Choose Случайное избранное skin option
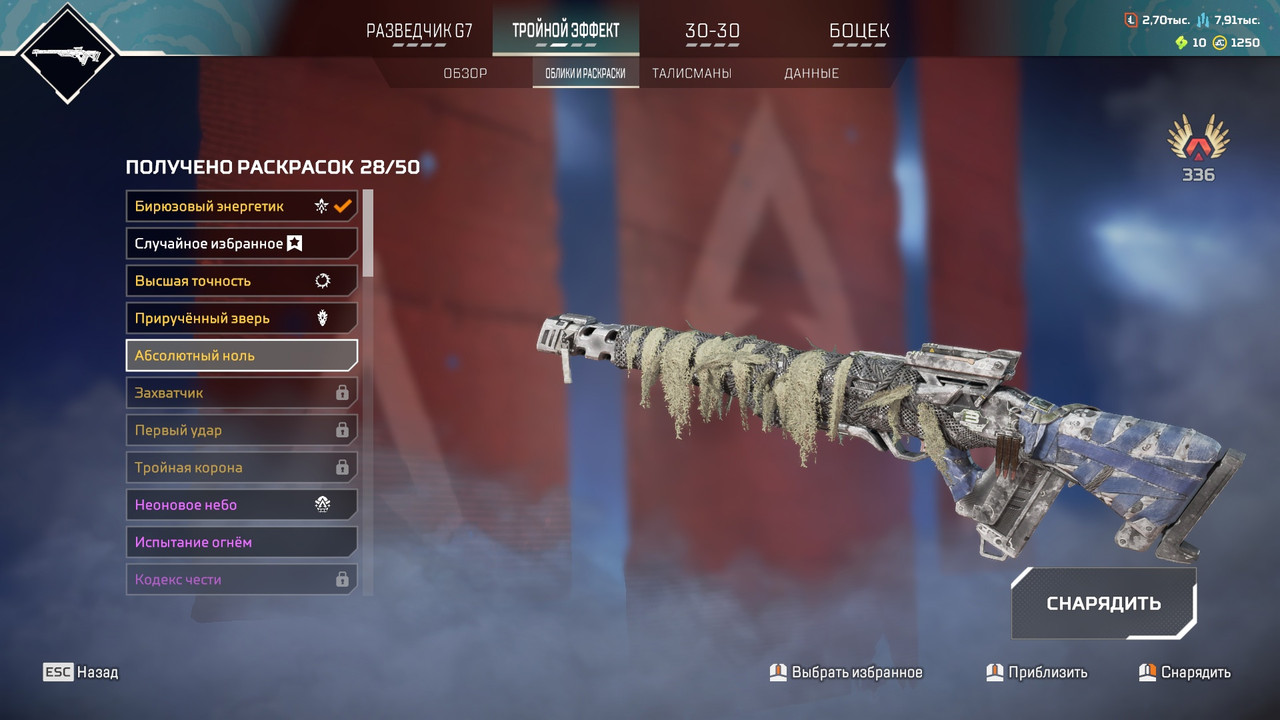The height and width of the screenshot is (720, 1280). pos(241,243)
